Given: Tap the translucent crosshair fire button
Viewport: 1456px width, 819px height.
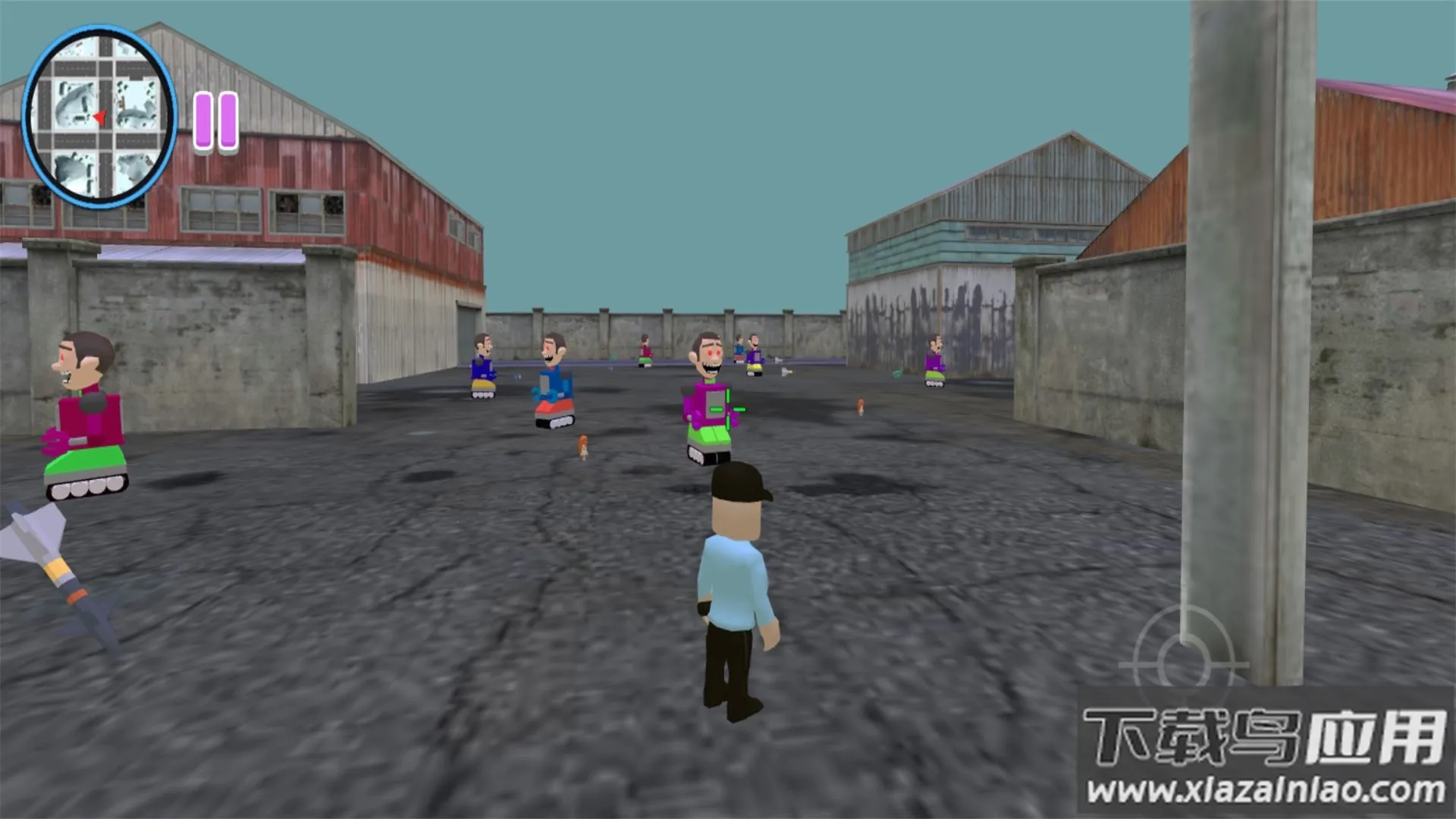Looking at the screenshot, I should point(1181,663).
